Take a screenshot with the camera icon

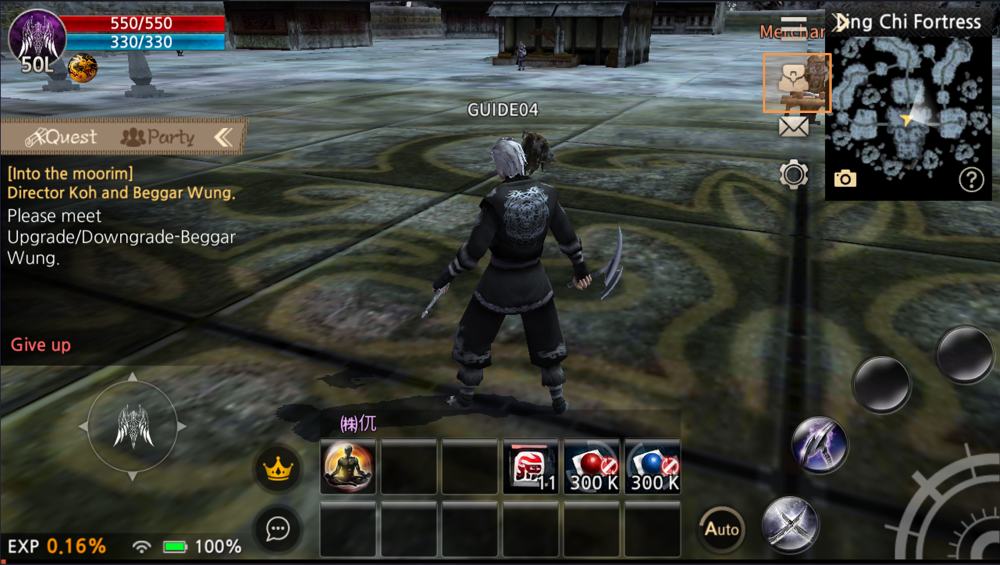coord(845,179)
